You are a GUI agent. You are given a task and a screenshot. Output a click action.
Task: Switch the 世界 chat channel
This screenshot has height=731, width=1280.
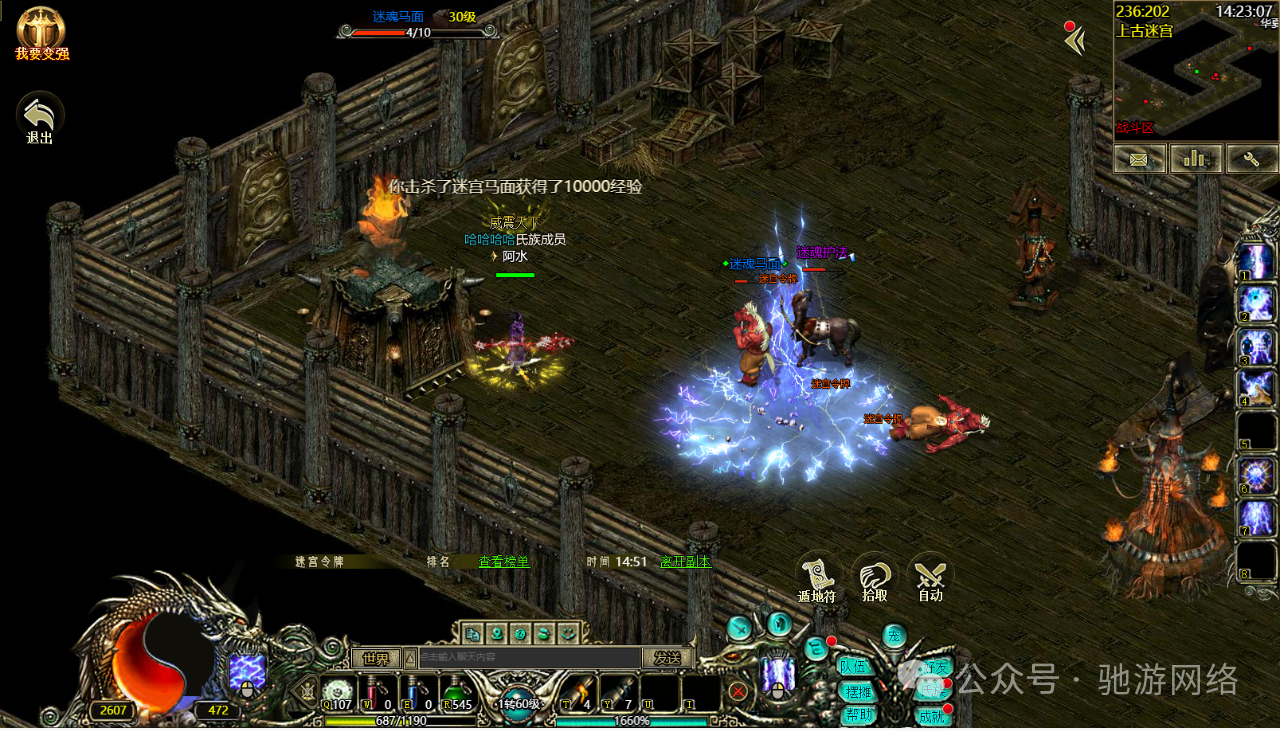tap(375, 658)
